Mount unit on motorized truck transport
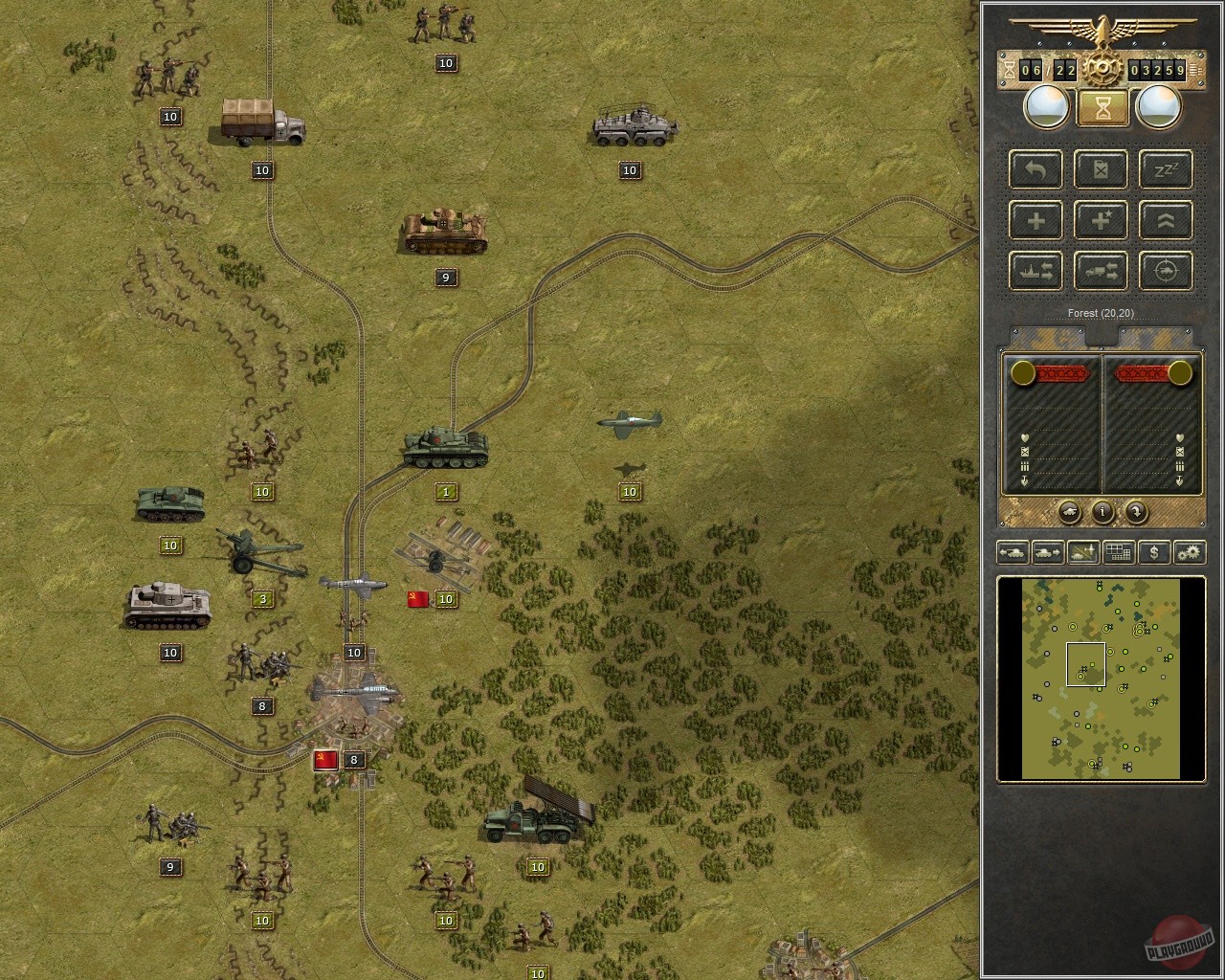The height and width of the screenshot is (980, 1225). (1101, 271)
